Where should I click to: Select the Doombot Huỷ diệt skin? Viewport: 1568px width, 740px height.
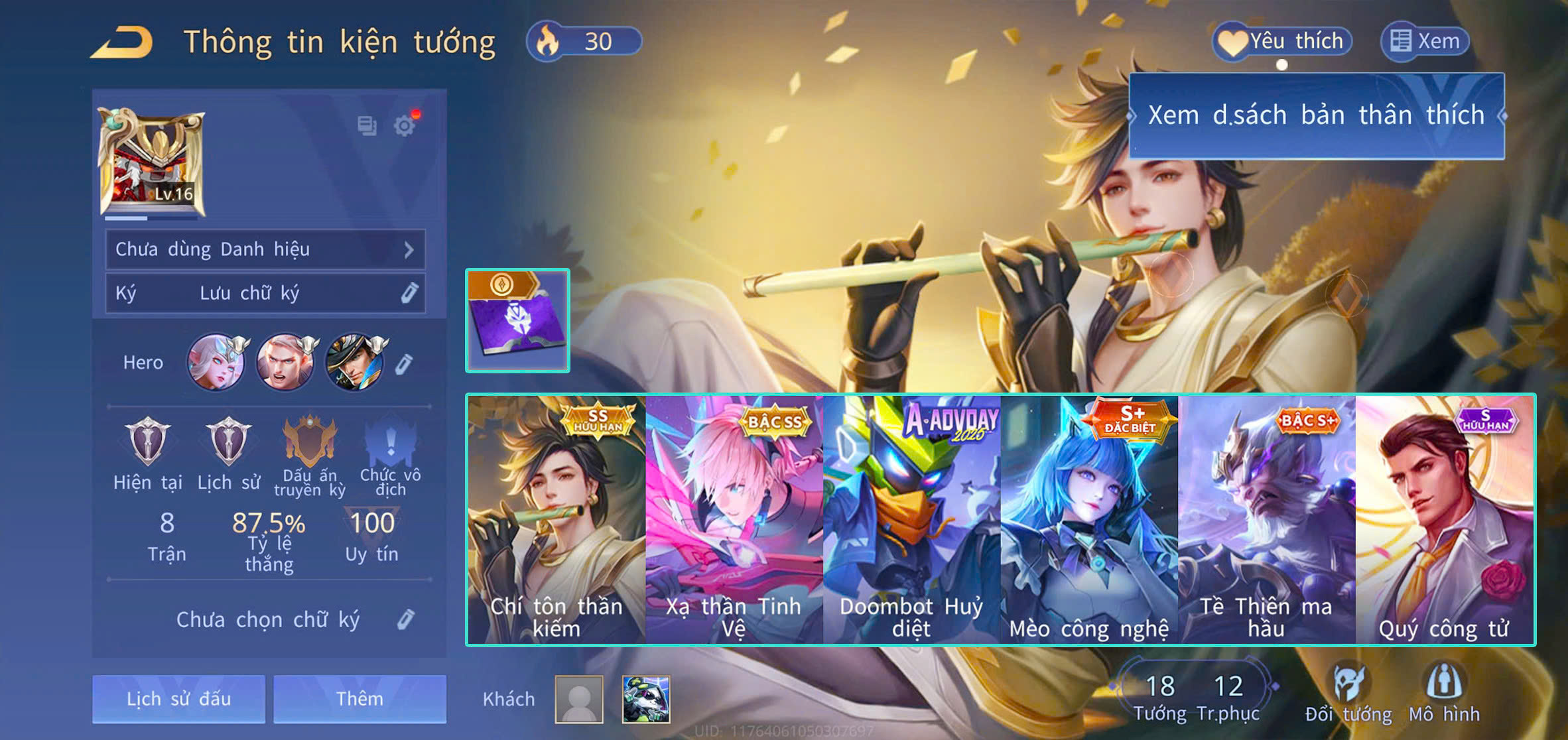911,519
